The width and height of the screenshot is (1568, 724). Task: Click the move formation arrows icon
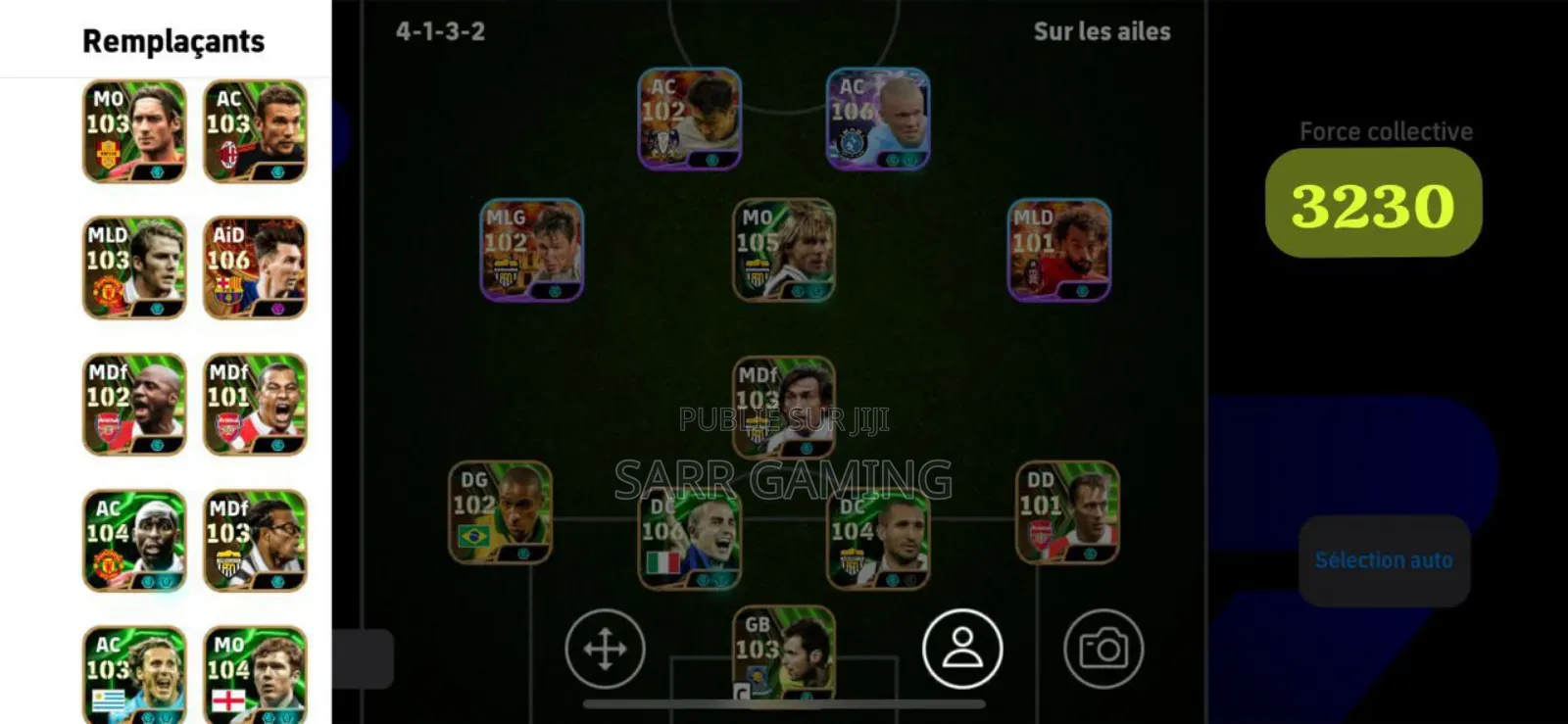(x=605, y=649)
